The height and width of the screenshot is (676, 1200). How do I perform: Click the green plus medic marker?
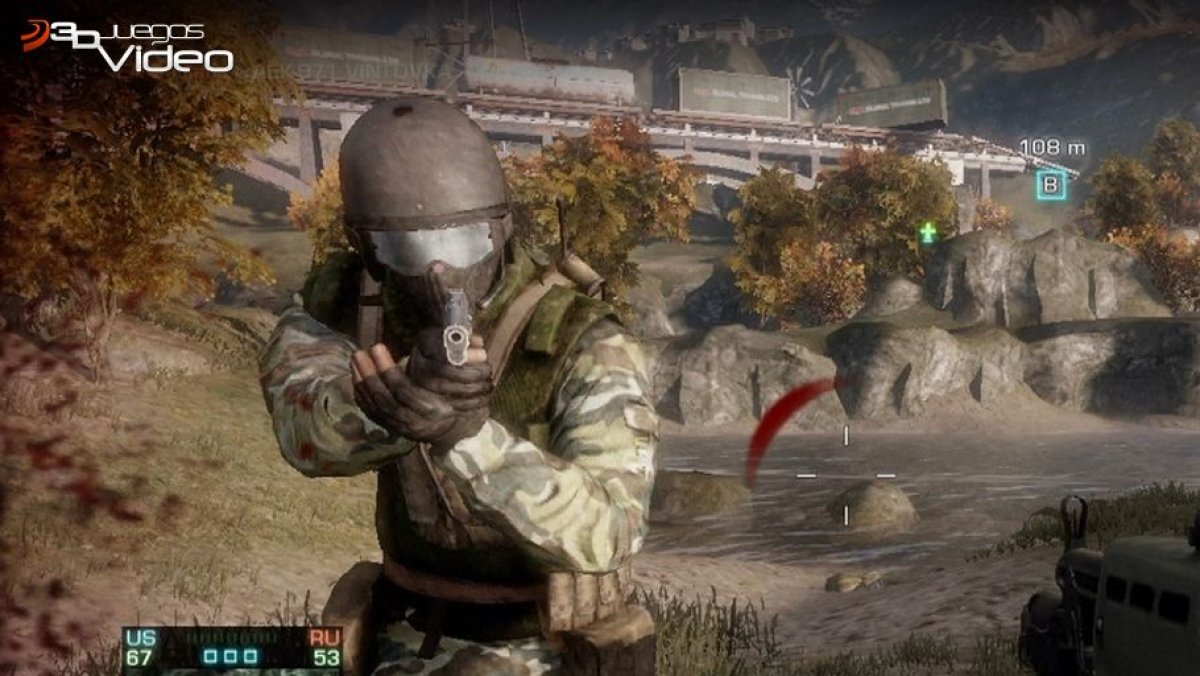pos(928,233)
